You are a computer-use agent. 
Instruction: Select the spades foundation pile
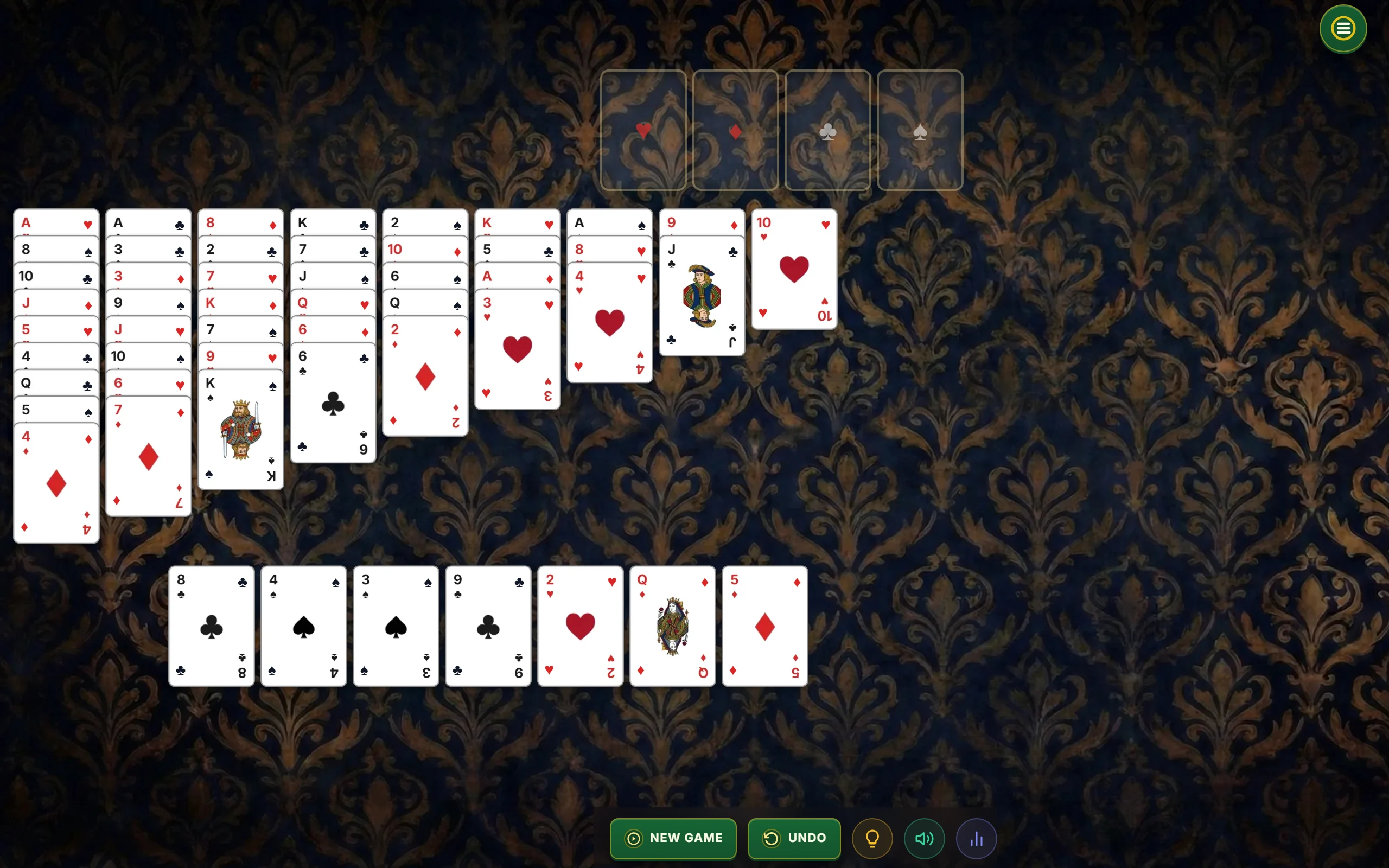(920, 130)
